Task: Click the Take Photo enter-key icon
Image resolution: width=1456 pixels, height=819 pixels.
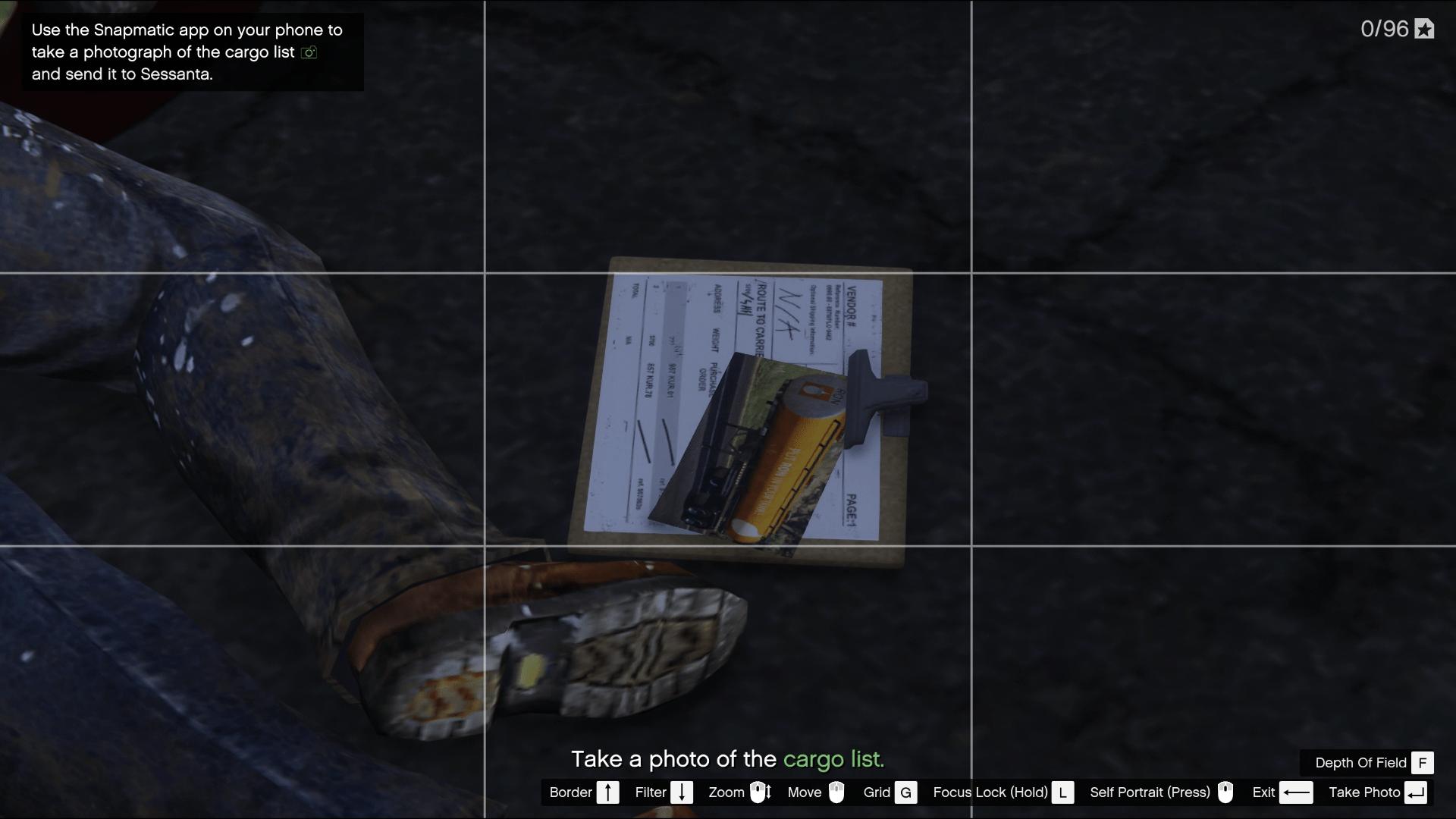Action: (1417, 792)
